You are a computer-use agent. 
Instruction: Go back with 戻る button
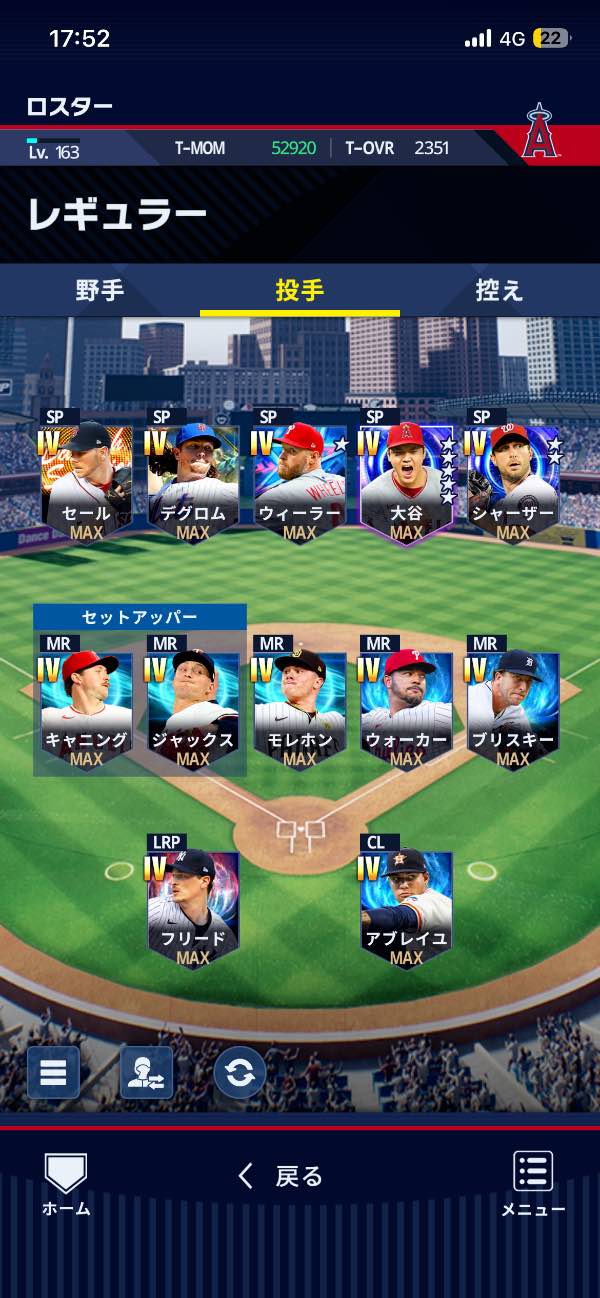(x=281, y=1176)
